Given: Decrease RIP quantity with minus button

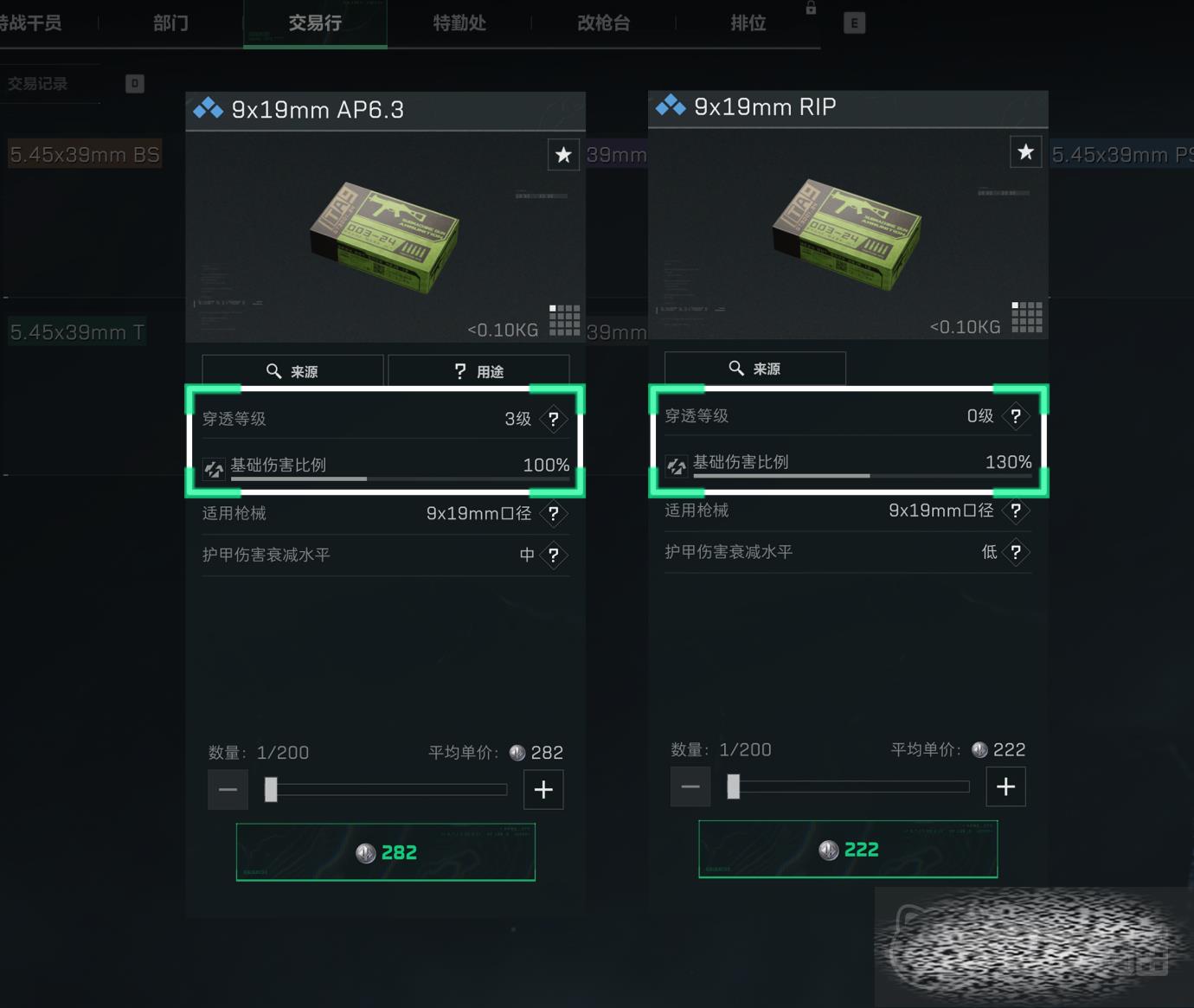Looking at the screenshot, I should 690,786.
